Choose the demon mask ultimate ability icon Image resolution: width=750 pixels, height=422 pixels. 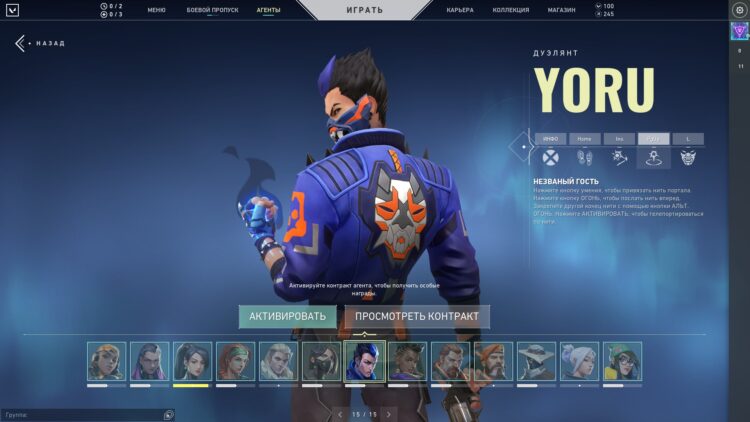688,157
